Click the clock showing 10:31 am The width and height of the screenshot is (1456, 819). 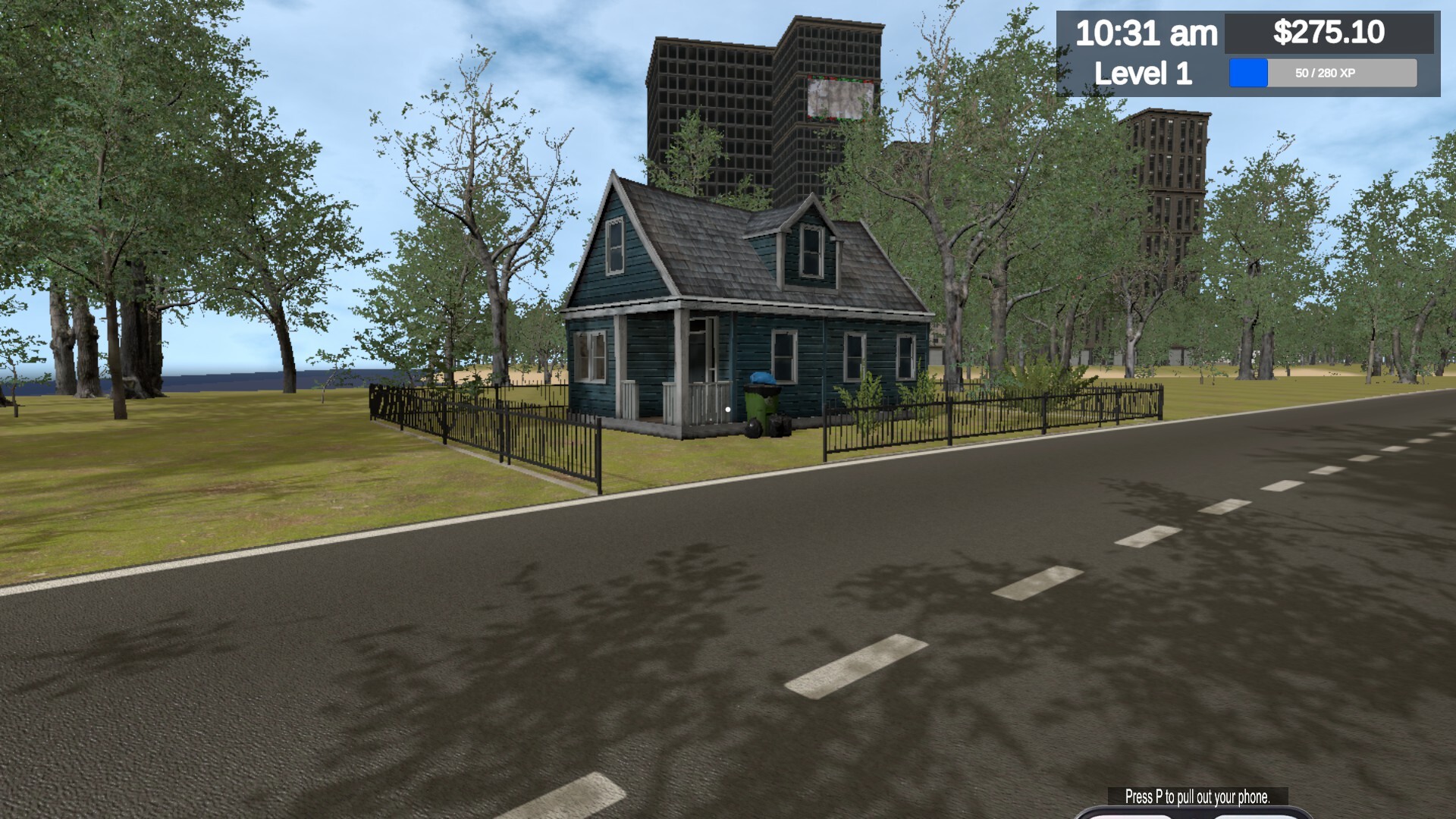click(1147, 32)
